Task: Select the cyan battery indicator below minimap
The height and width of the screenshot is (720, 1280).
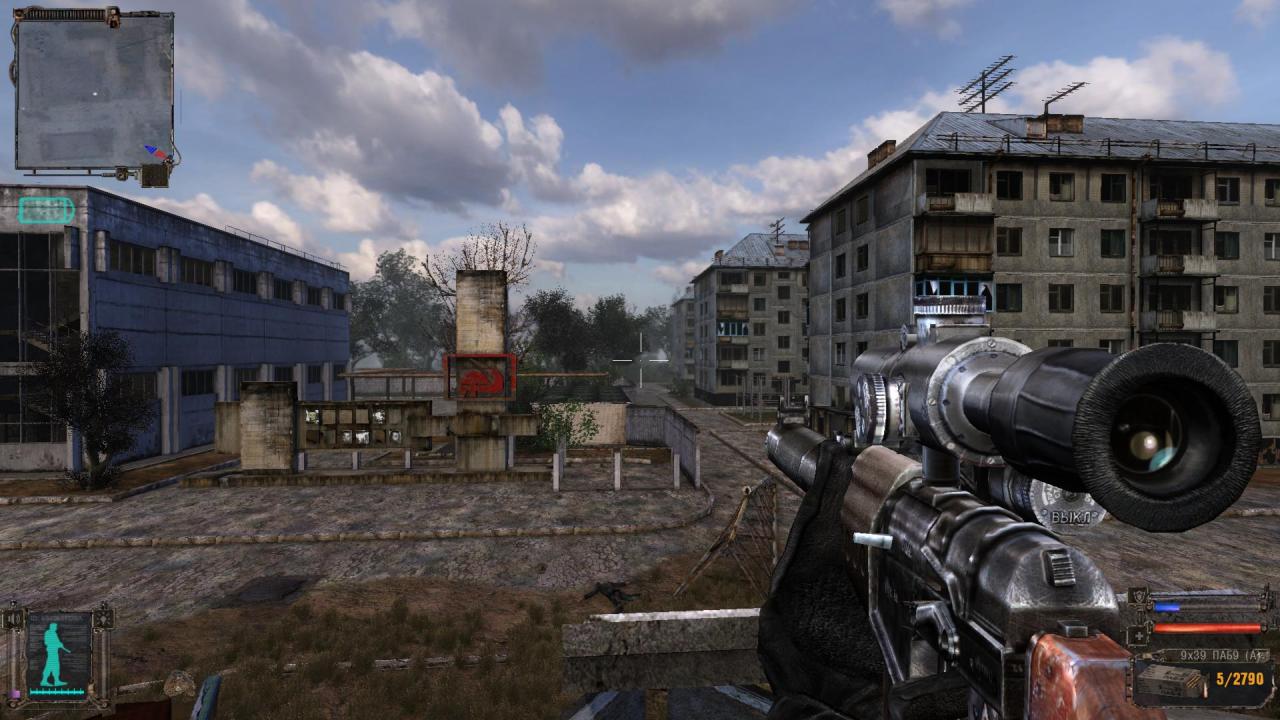Action: click(x=46, y=210)
